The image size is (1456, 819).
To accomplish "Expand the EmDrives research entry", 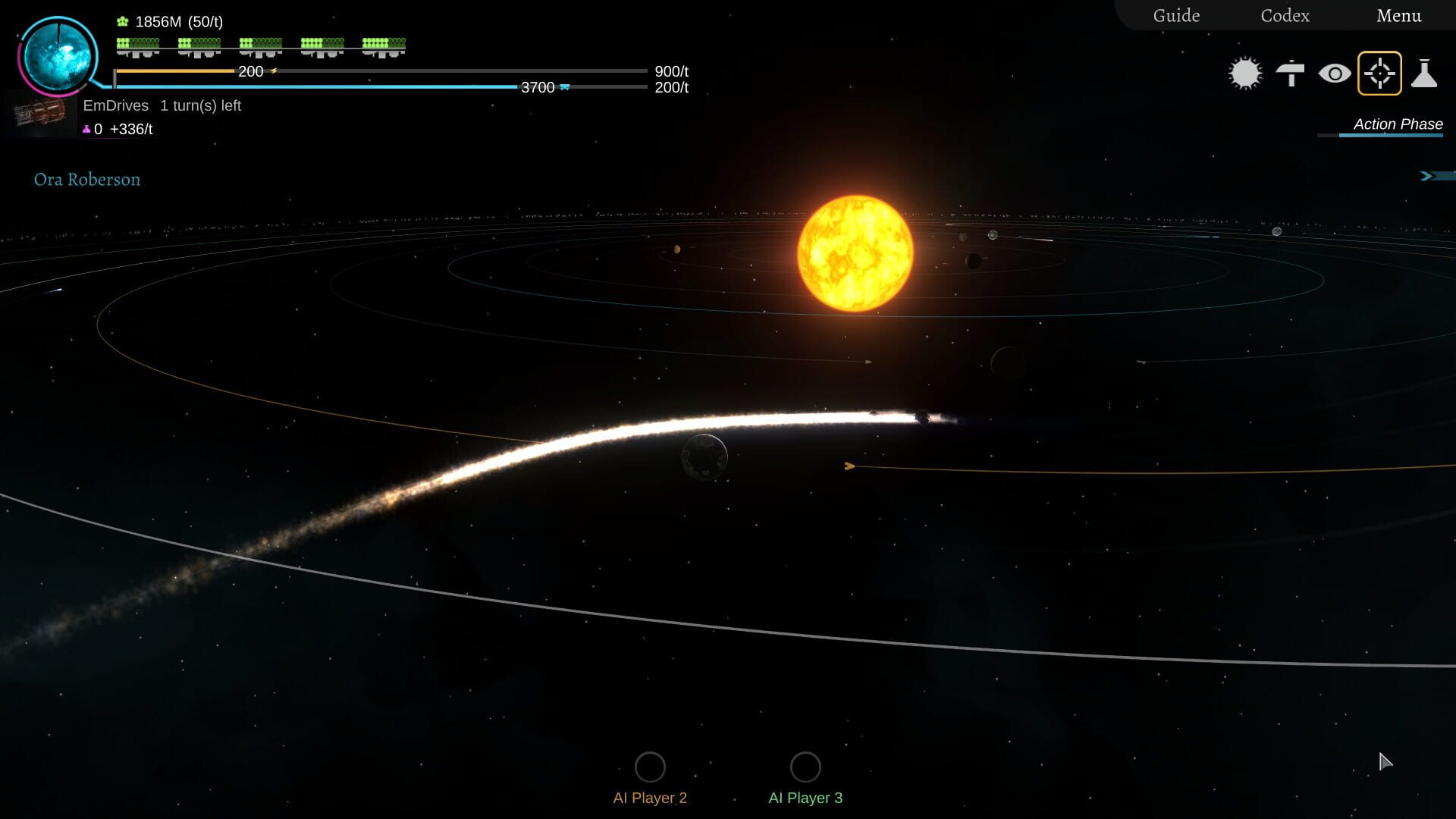I will pos(115,105).
